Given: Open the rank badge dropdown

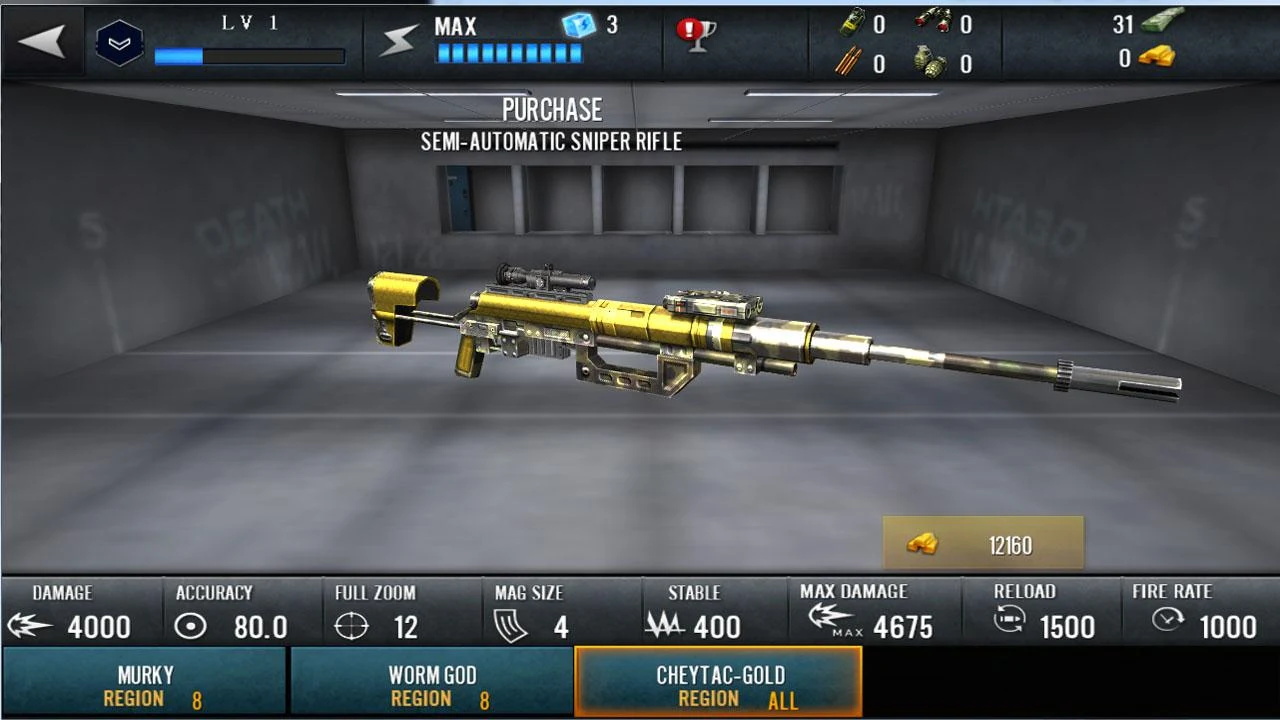Looking at the screenshot, I should point(119,43).
